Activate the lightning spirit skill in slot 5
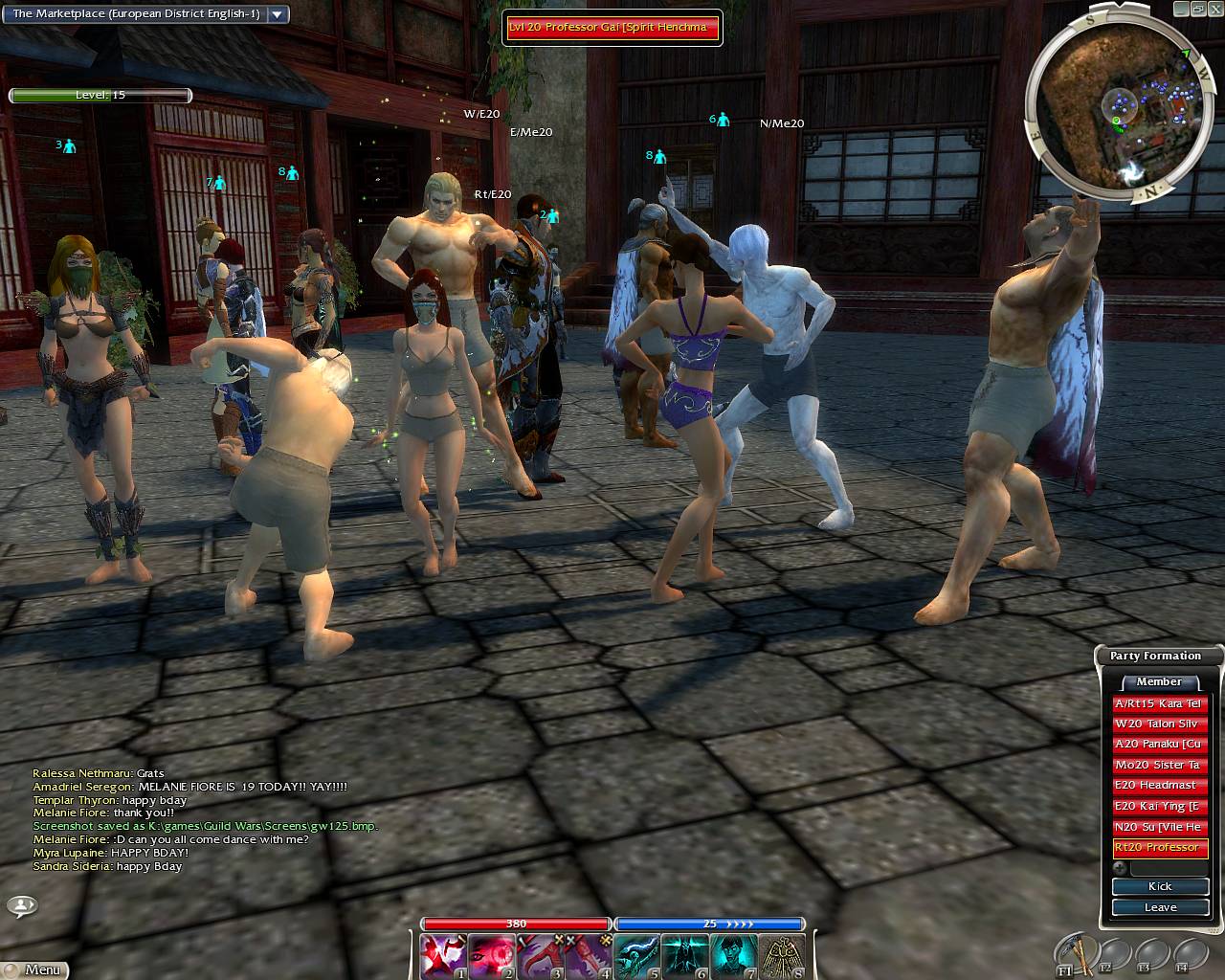Viewport: 1225px width, 980px height. [x=637, y=956]
